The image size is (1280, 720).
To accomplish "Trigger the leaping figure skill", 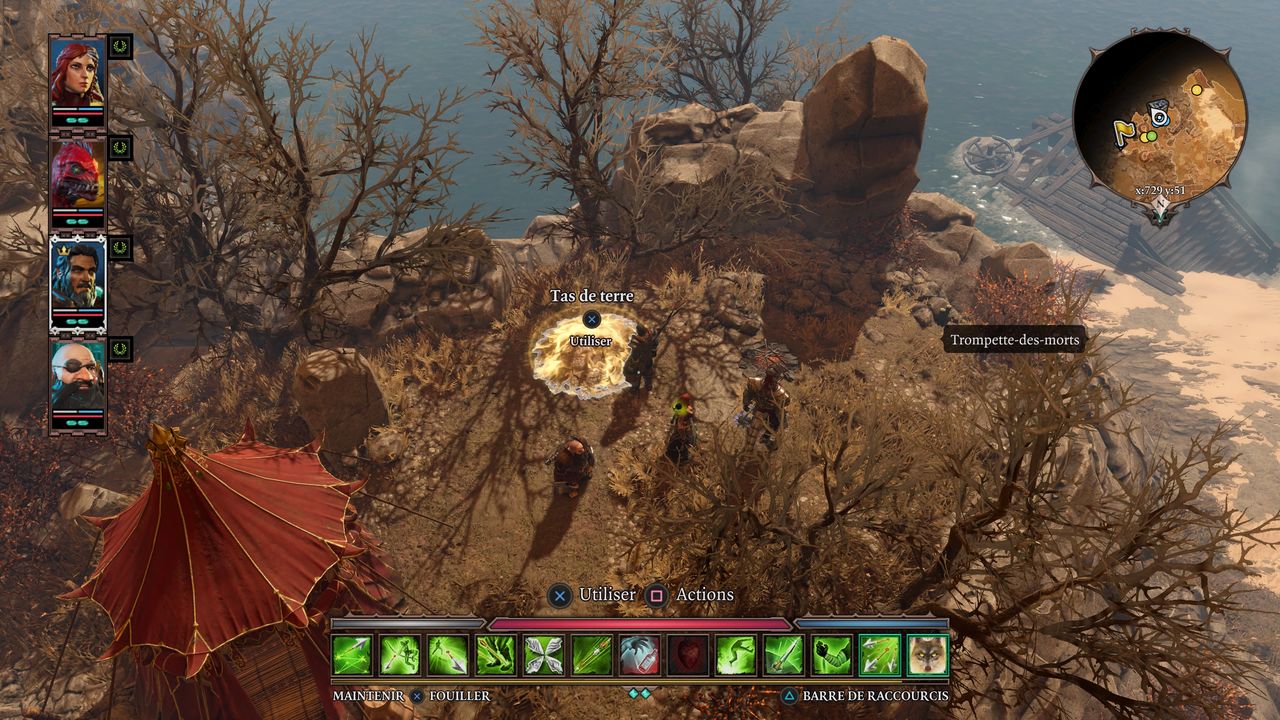I will tap(735, 655).
